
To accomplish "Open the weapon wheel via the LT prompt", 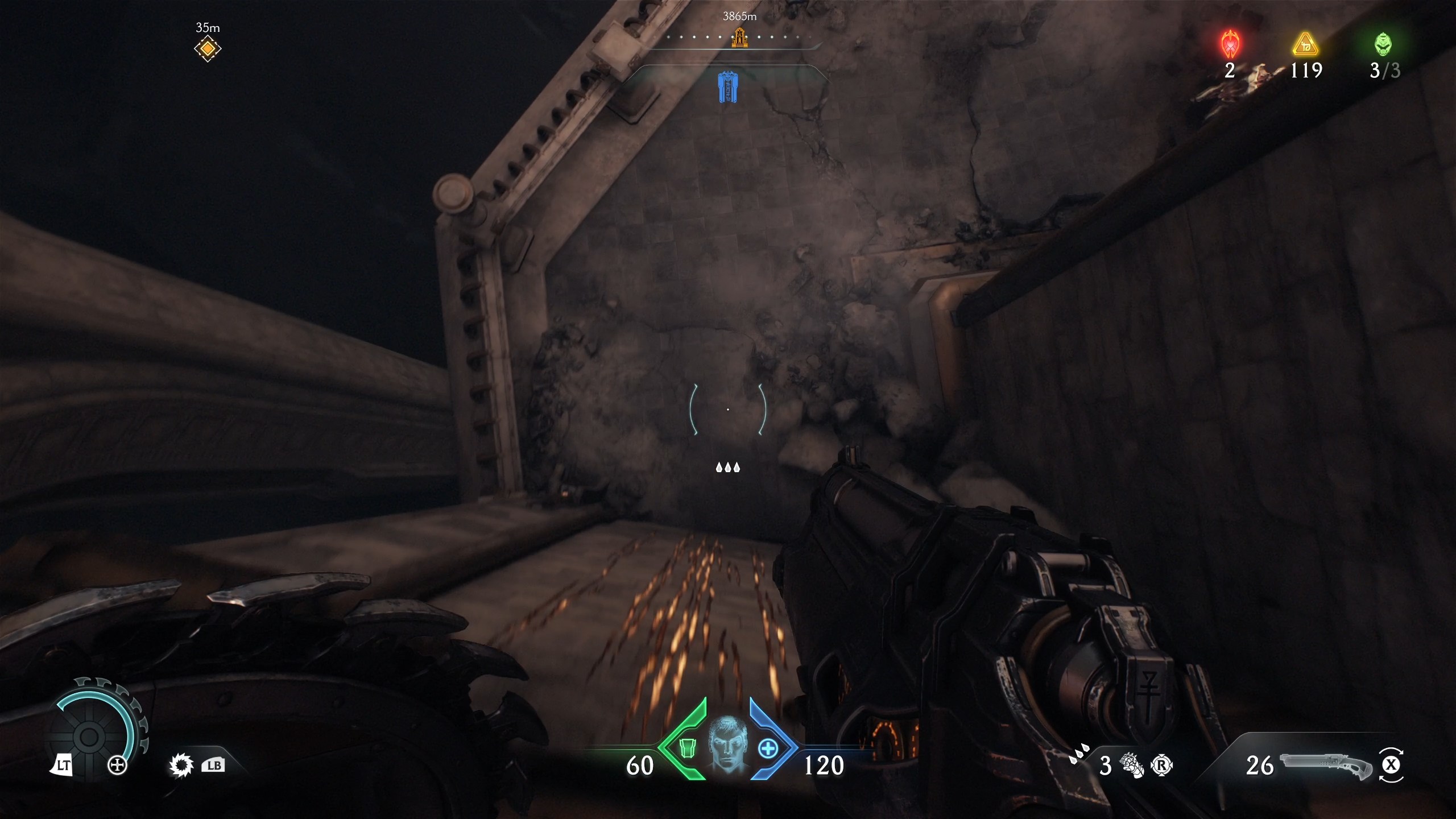I will (64, 765).
